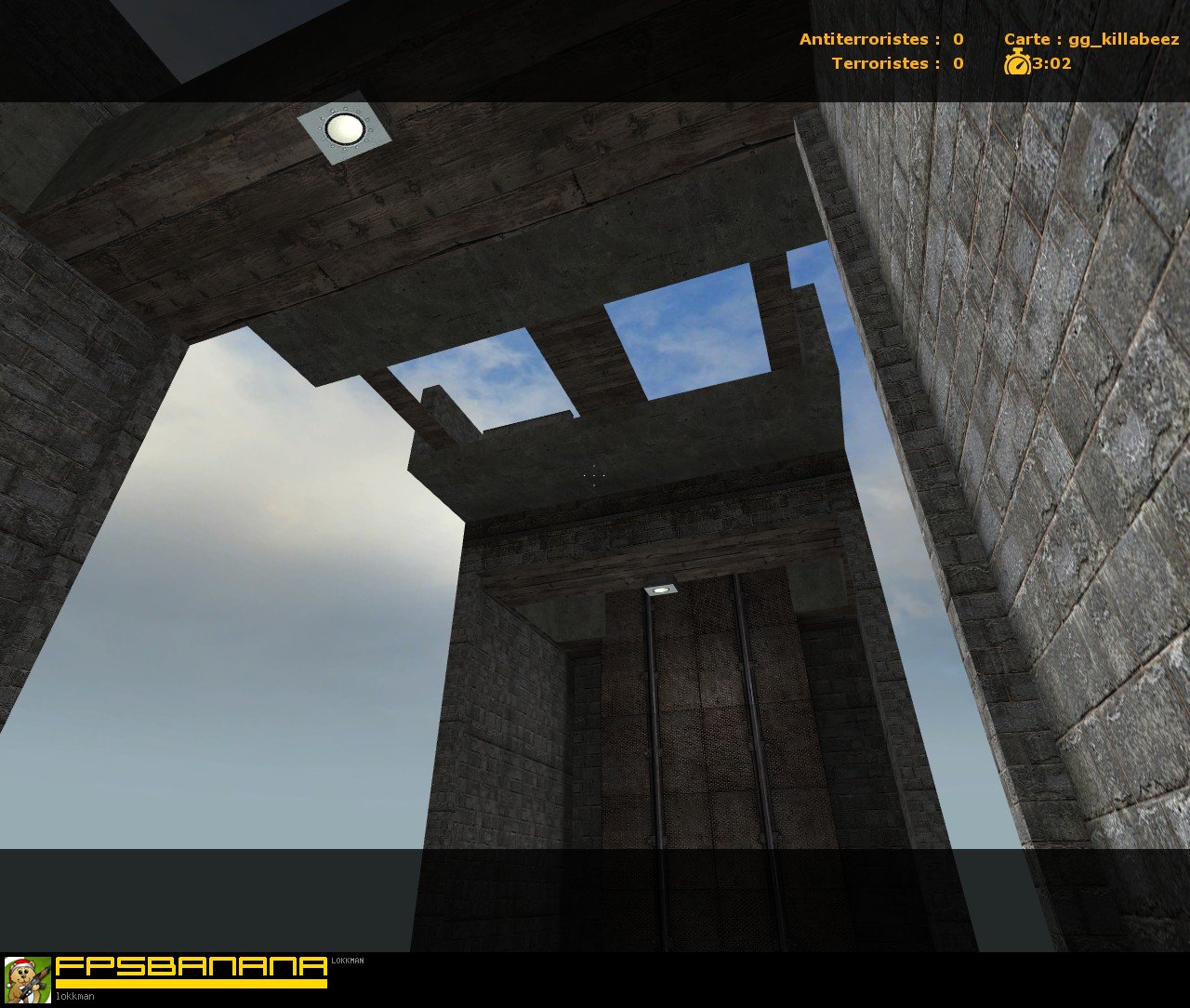1190x1008 pixels.
Task: Select the FPSBanana teddy bear mascot icon
Action: coord(28,978)
